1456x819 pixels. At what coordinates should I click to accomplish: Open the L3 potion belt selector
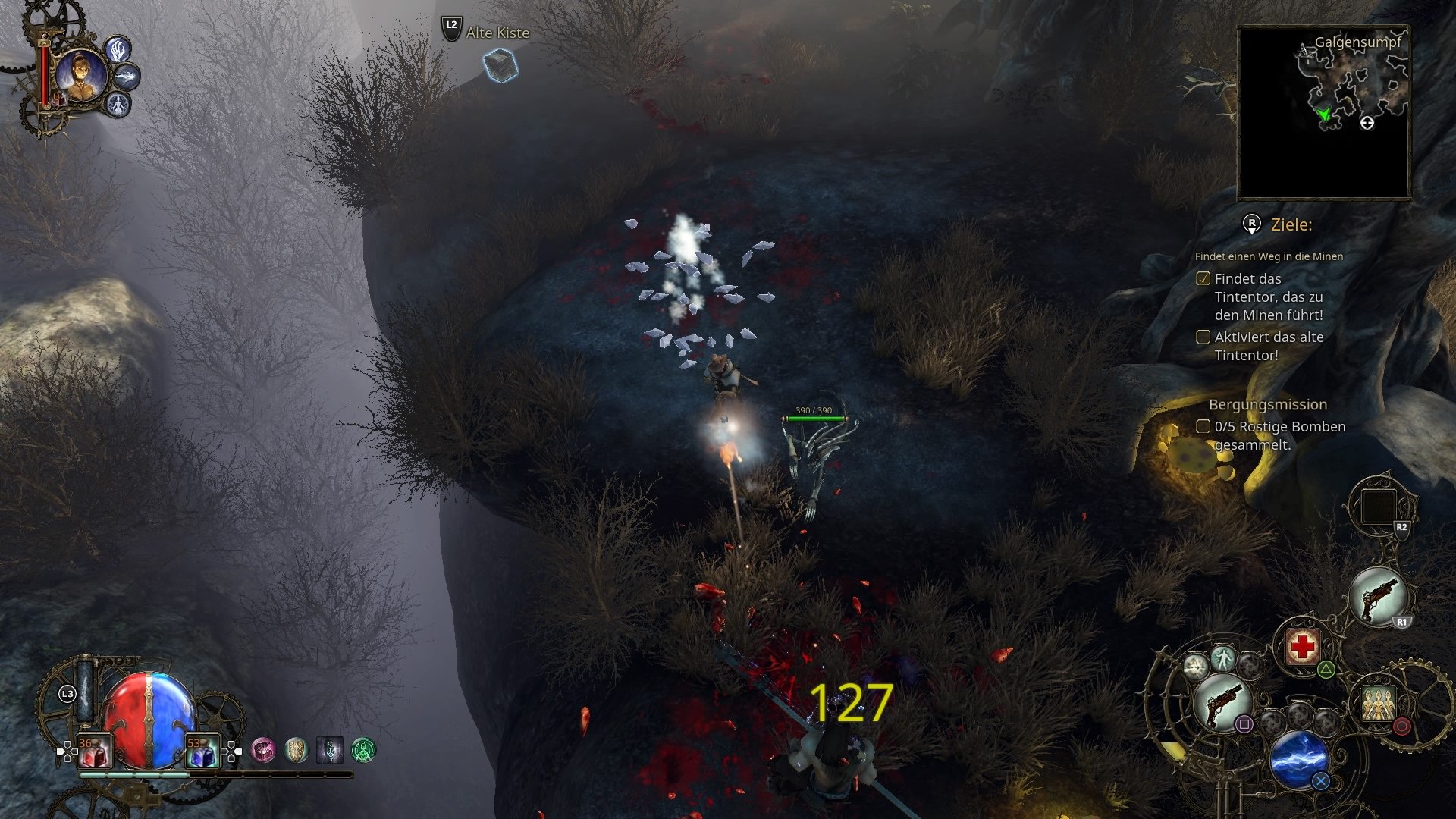[x=67, y=695]
